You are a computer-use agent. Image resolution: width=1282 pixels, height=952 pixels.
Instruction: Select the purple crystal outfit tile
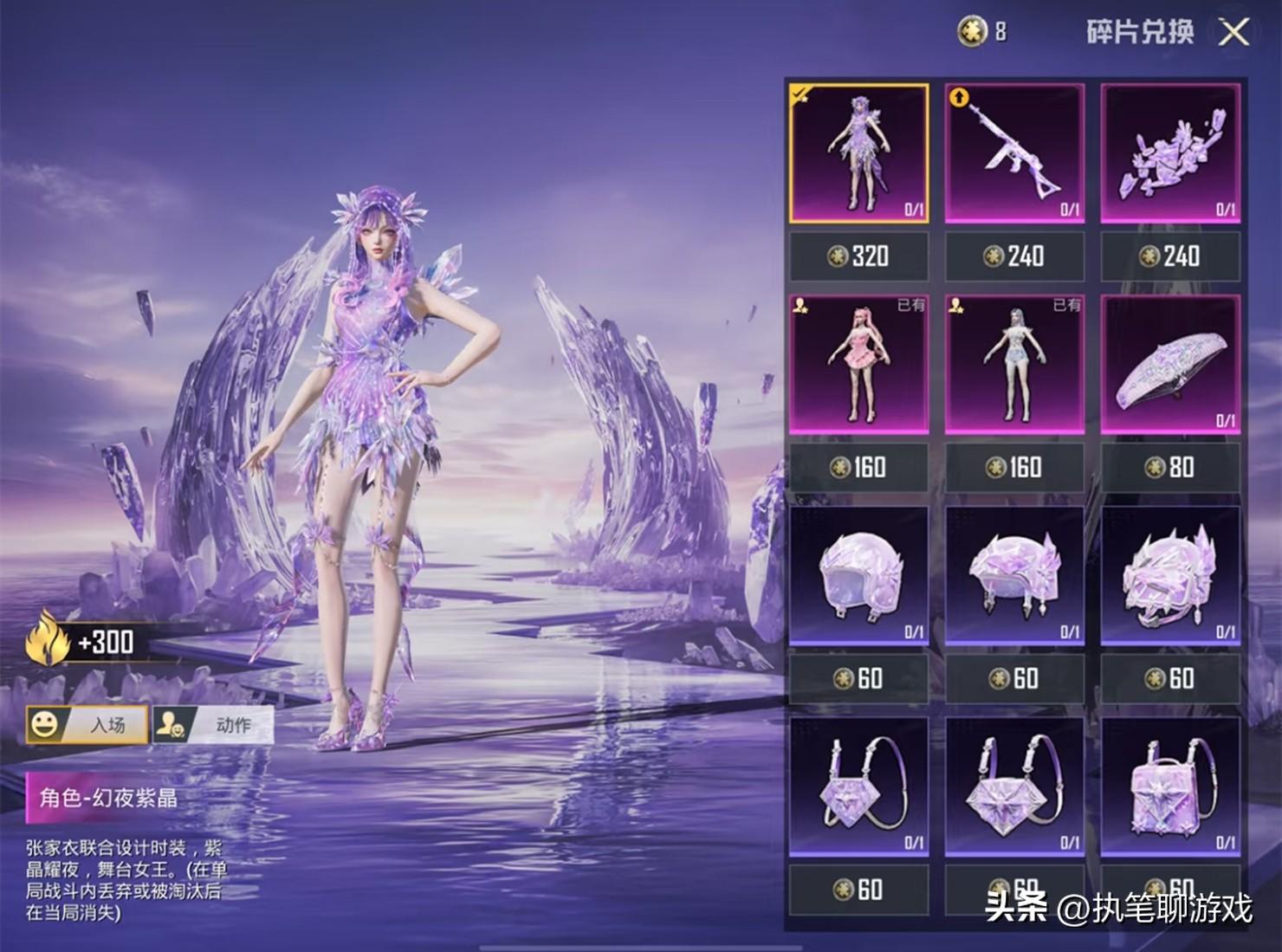[858, 153]
